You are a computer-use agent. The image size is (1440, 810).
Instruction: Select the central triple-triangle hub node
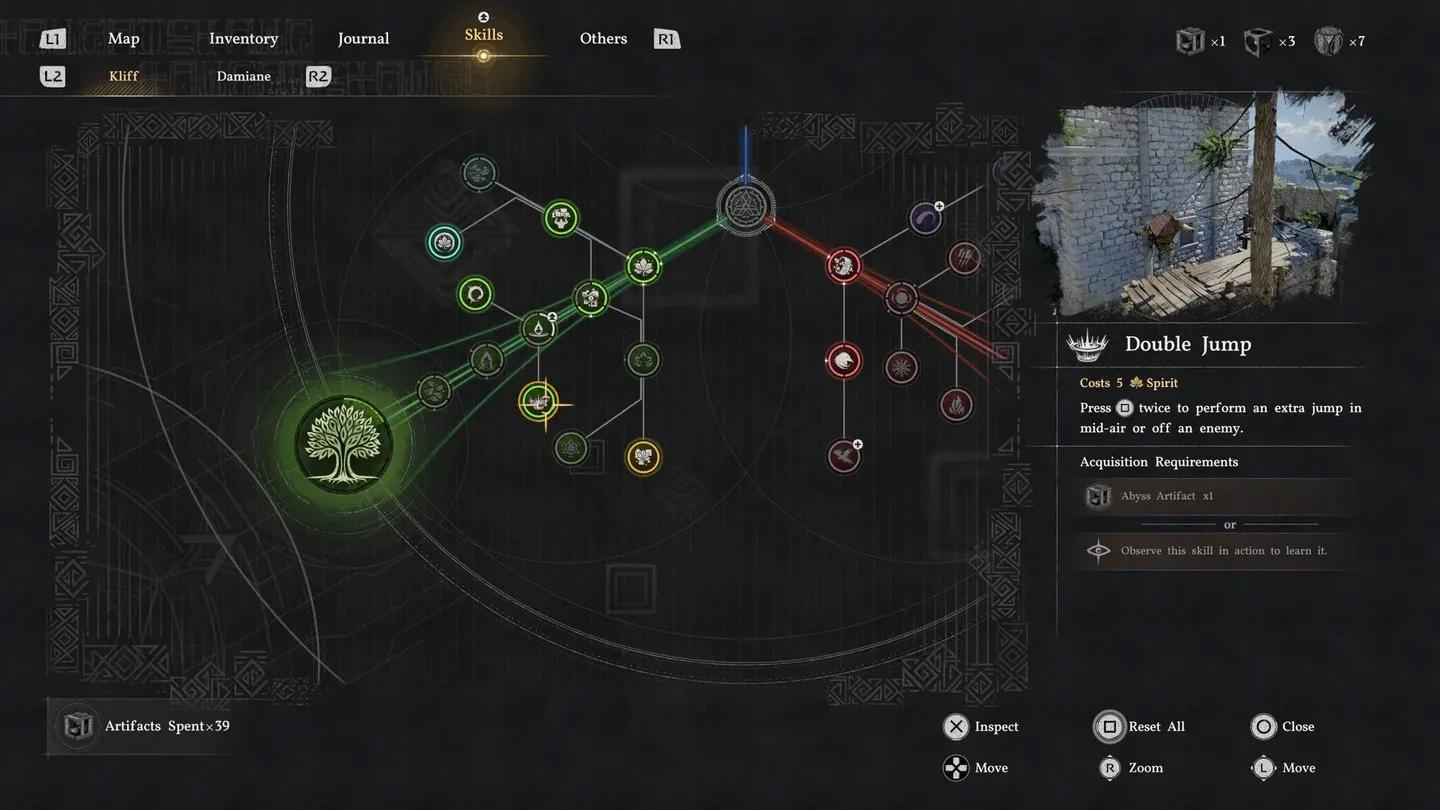pos(745,207)
